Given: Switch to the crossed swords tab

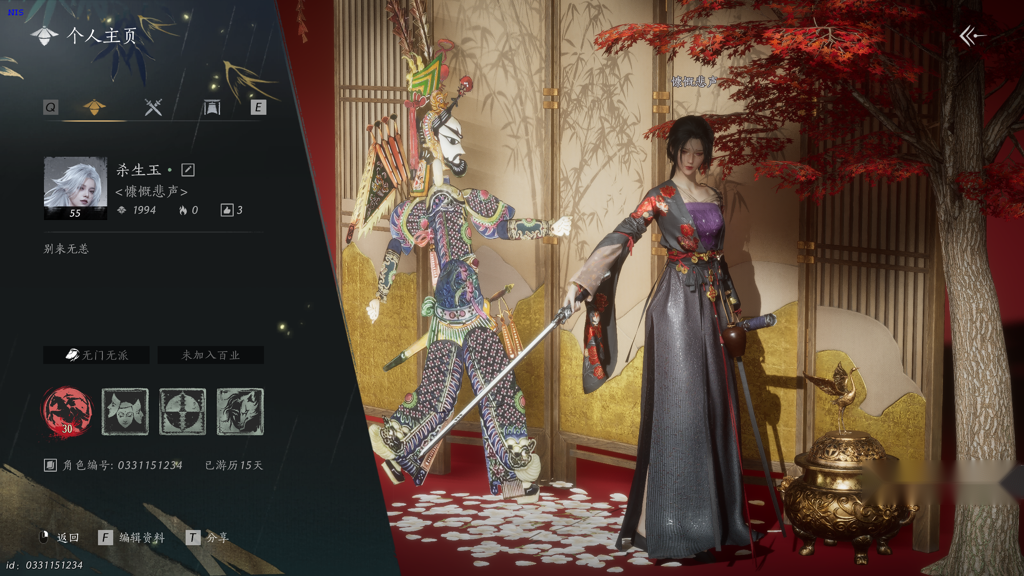Looking at the screenshot, I should pyautogui.click(x=153, y=107).
